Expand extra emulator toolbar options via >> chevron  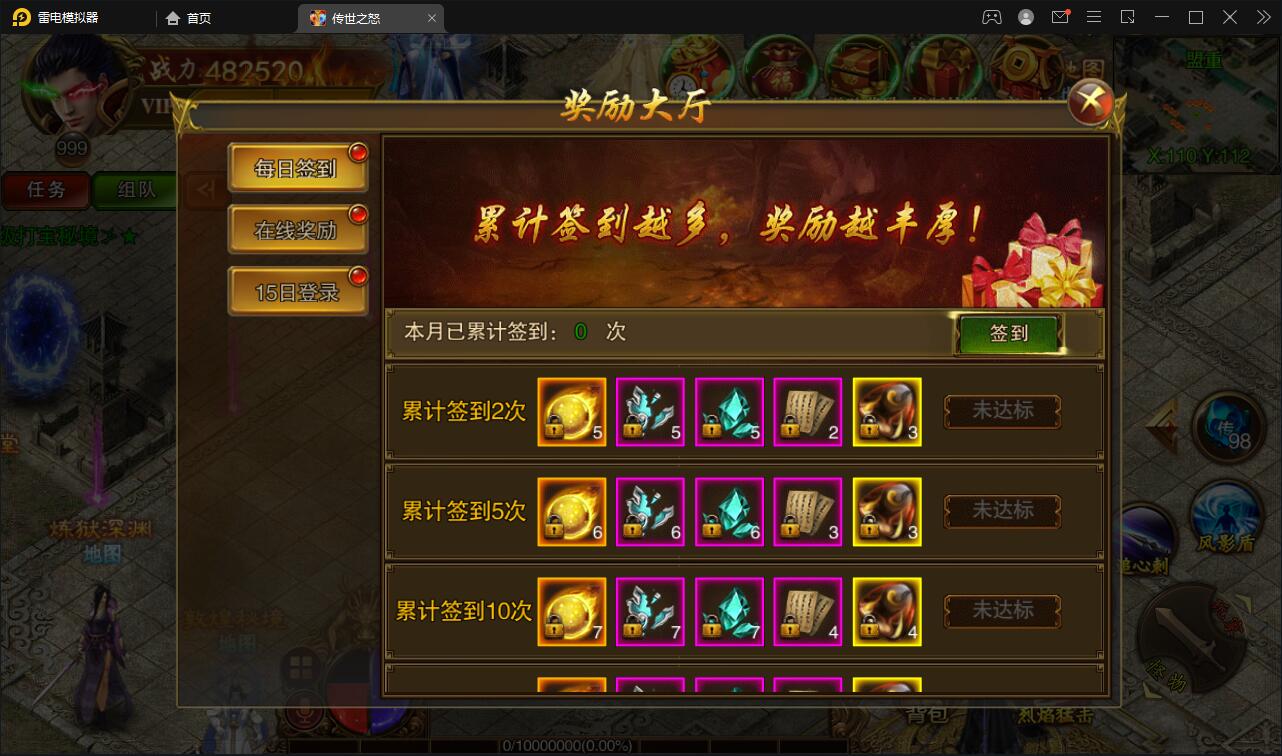pos(1262,17)
